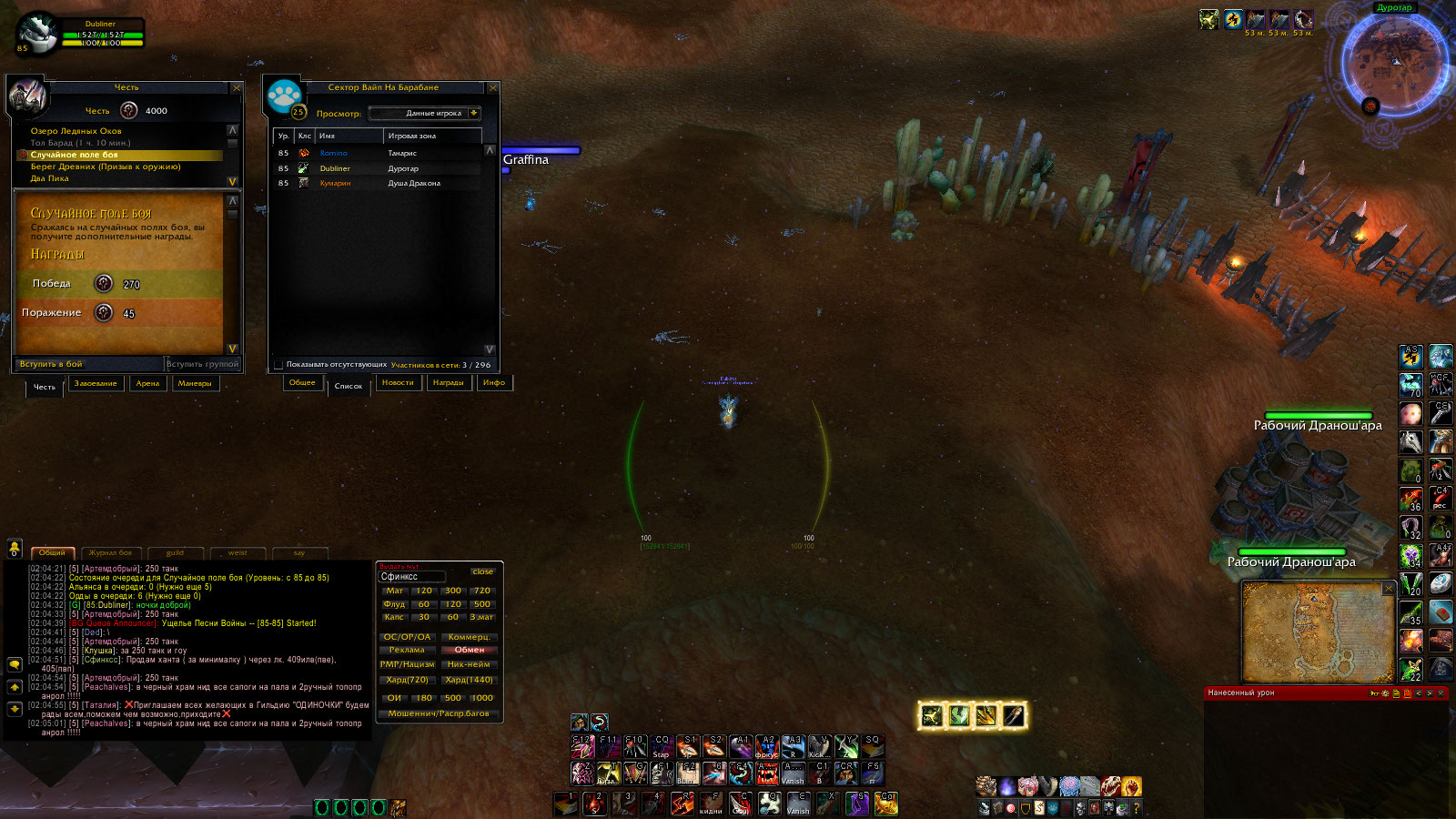Select Озеро Ледяных Оков in battleground list
The height and width of the screenshot is (819, 1456).
click(x=76, y=131)
